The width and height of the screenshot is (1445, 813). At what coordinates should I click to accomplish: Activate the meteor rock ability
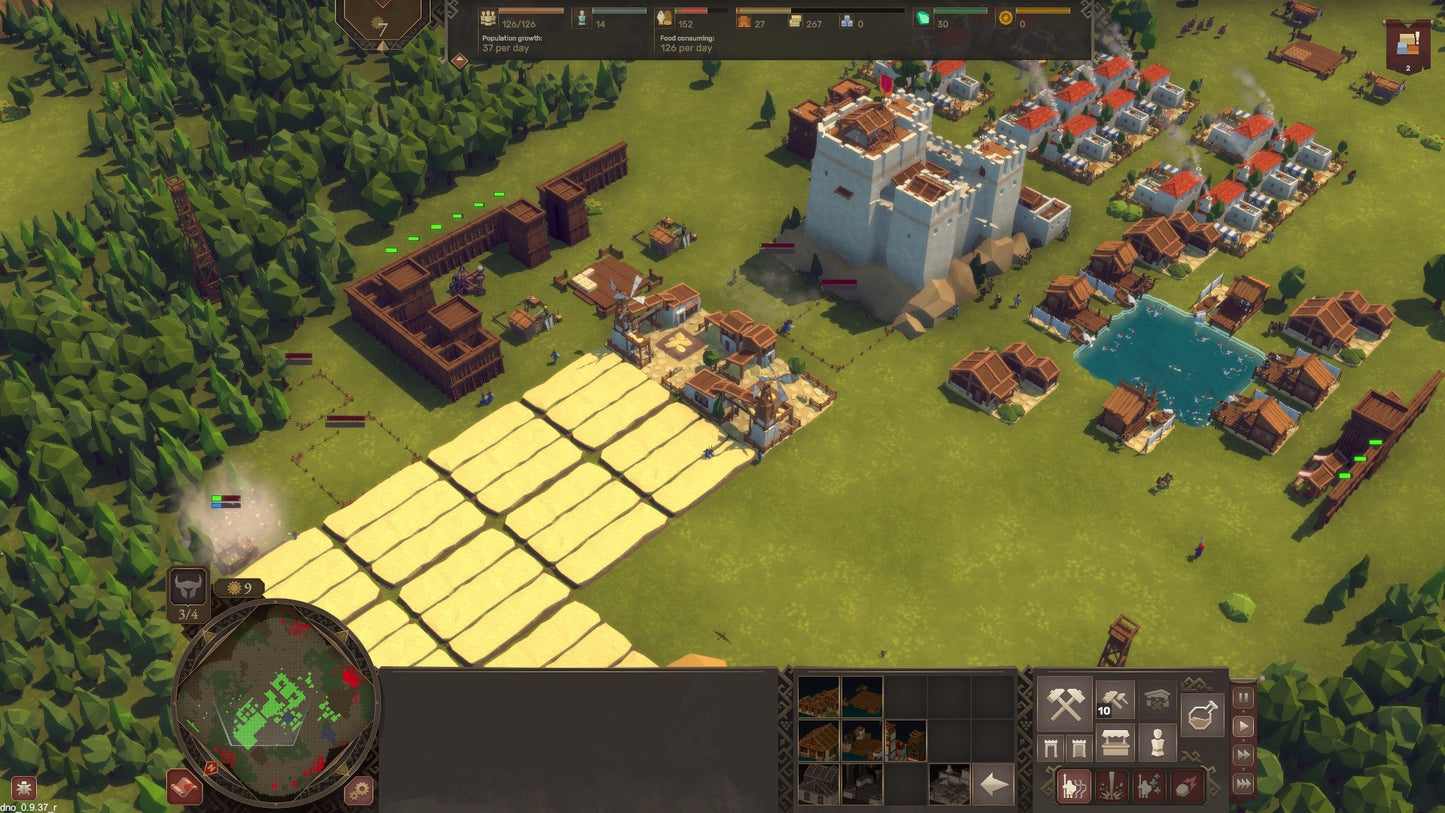[x=1187, y=786]
